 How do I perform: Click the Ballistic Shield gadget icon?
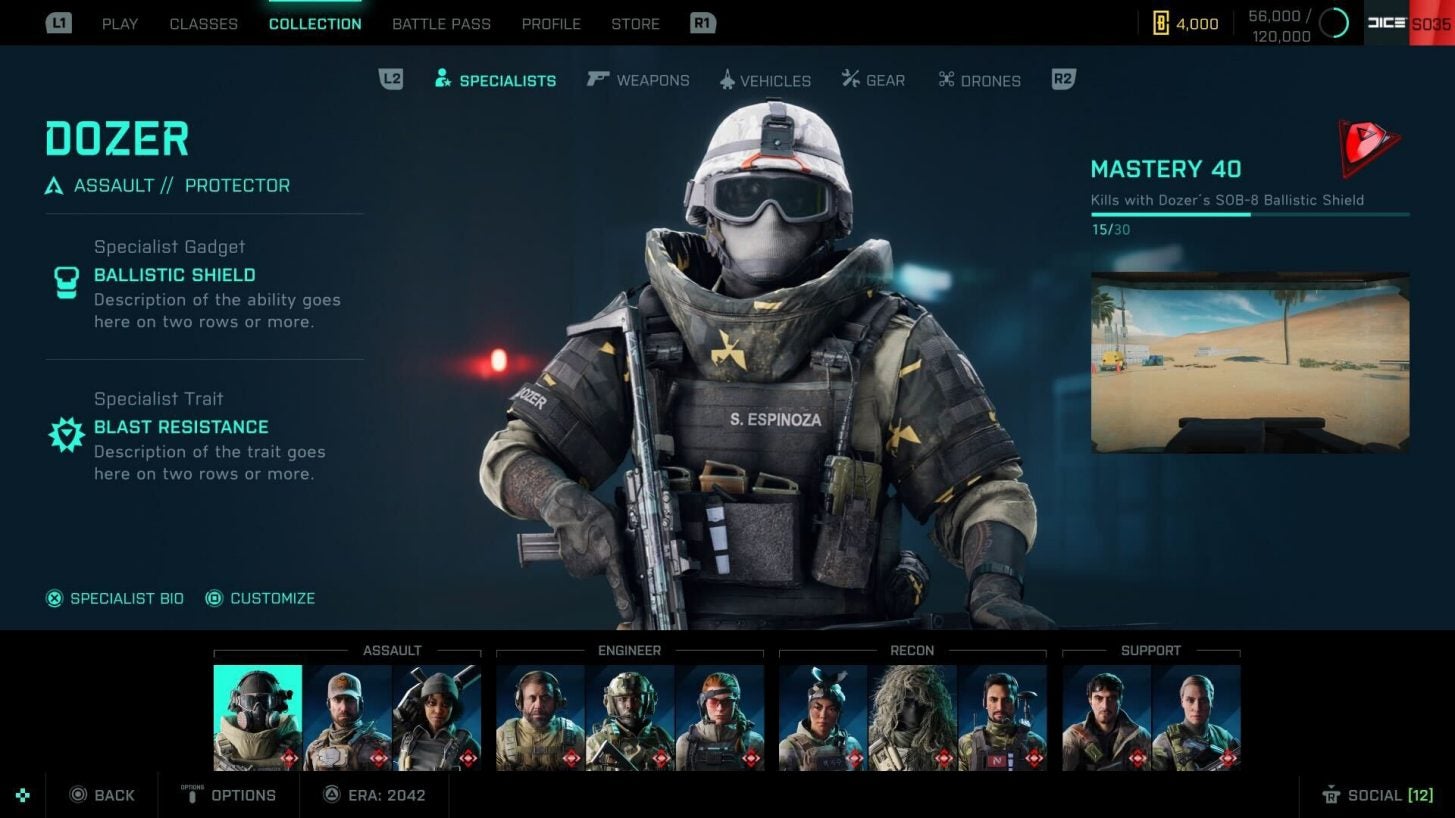click(65, 283)
